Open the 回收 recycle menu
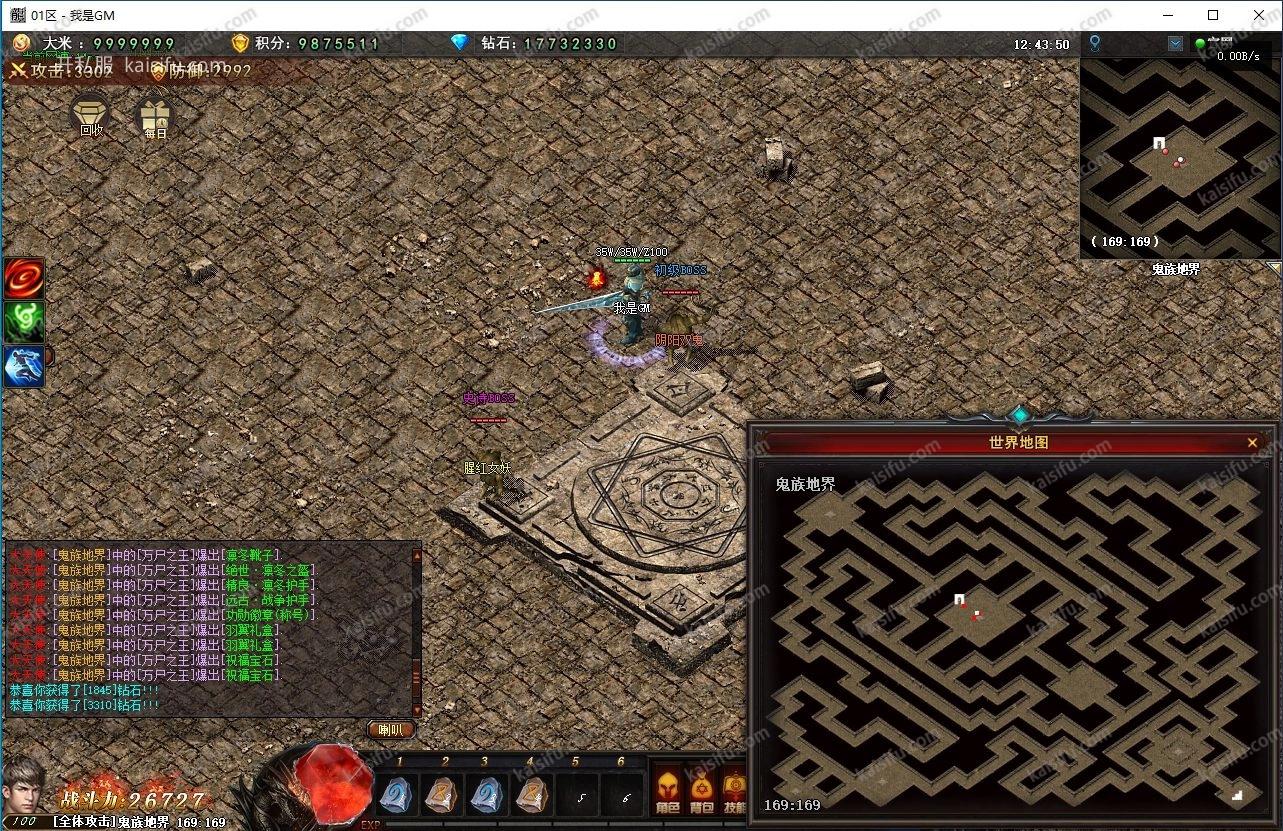1283x831 pixels. [91, 114]
